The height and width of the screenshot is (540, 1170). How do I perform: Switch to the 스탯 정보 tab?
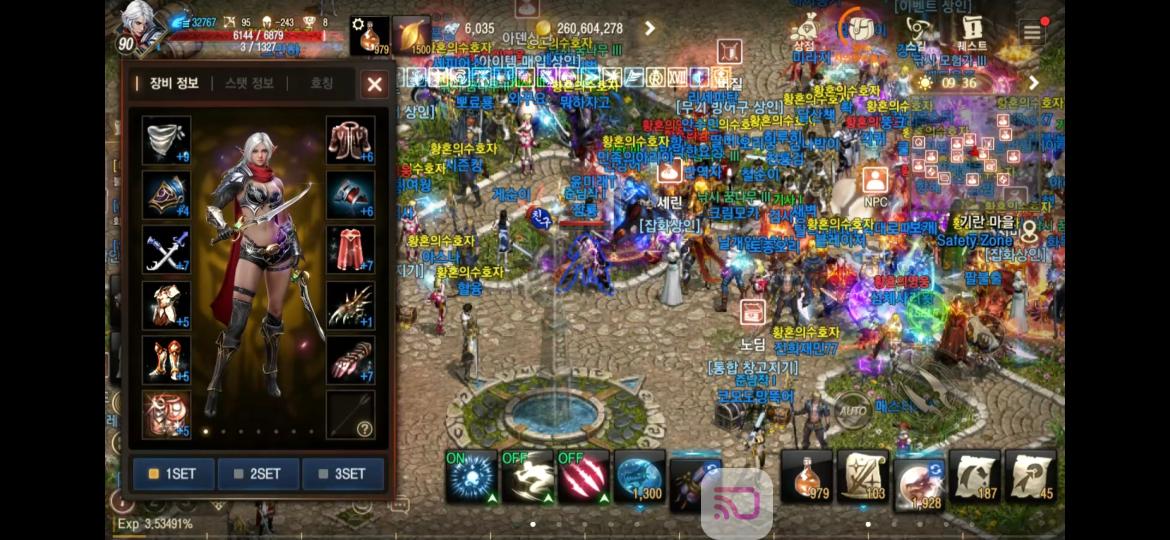click(249, 84)
